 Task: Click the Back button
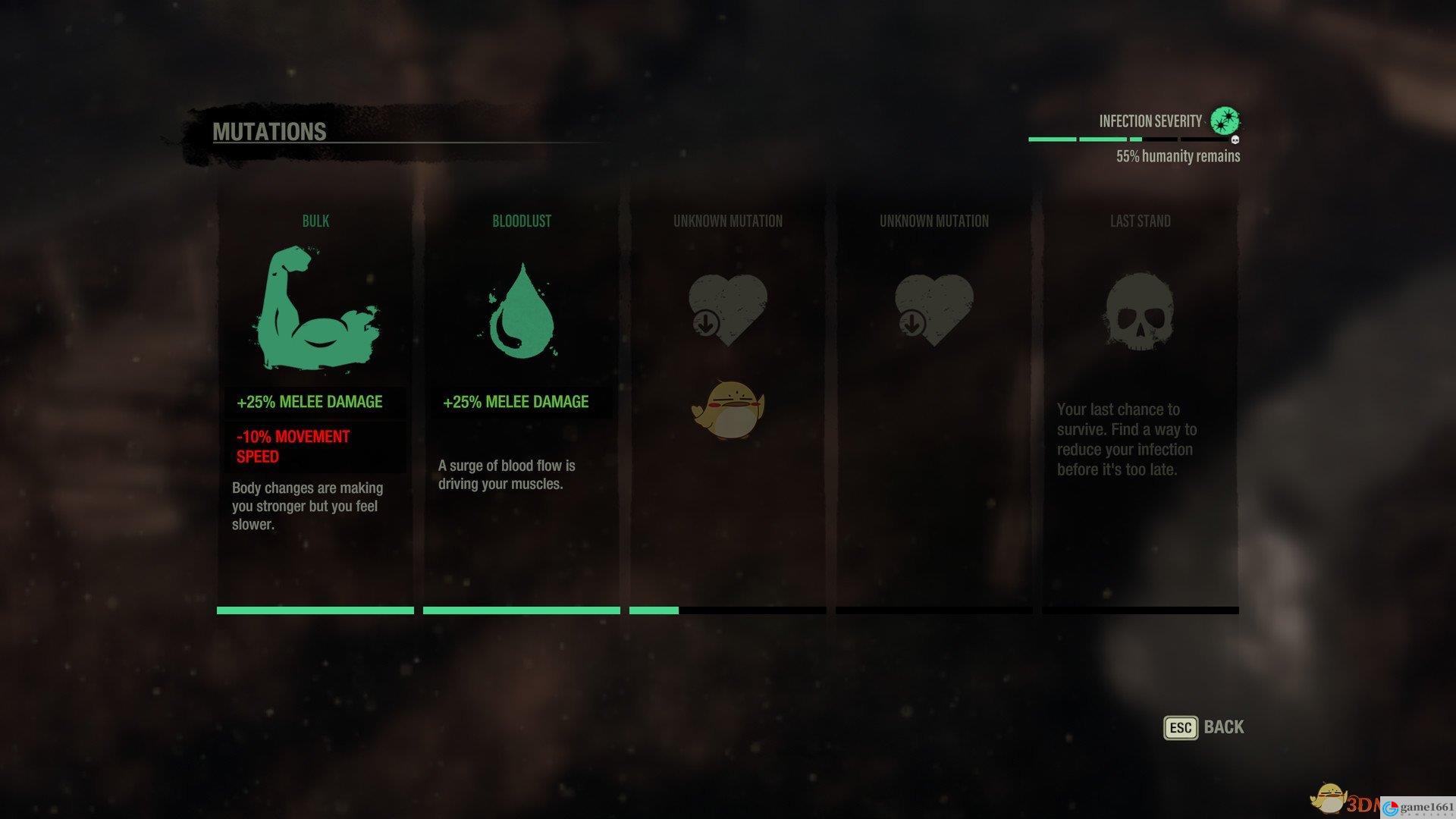click(x=1204, y=727)
